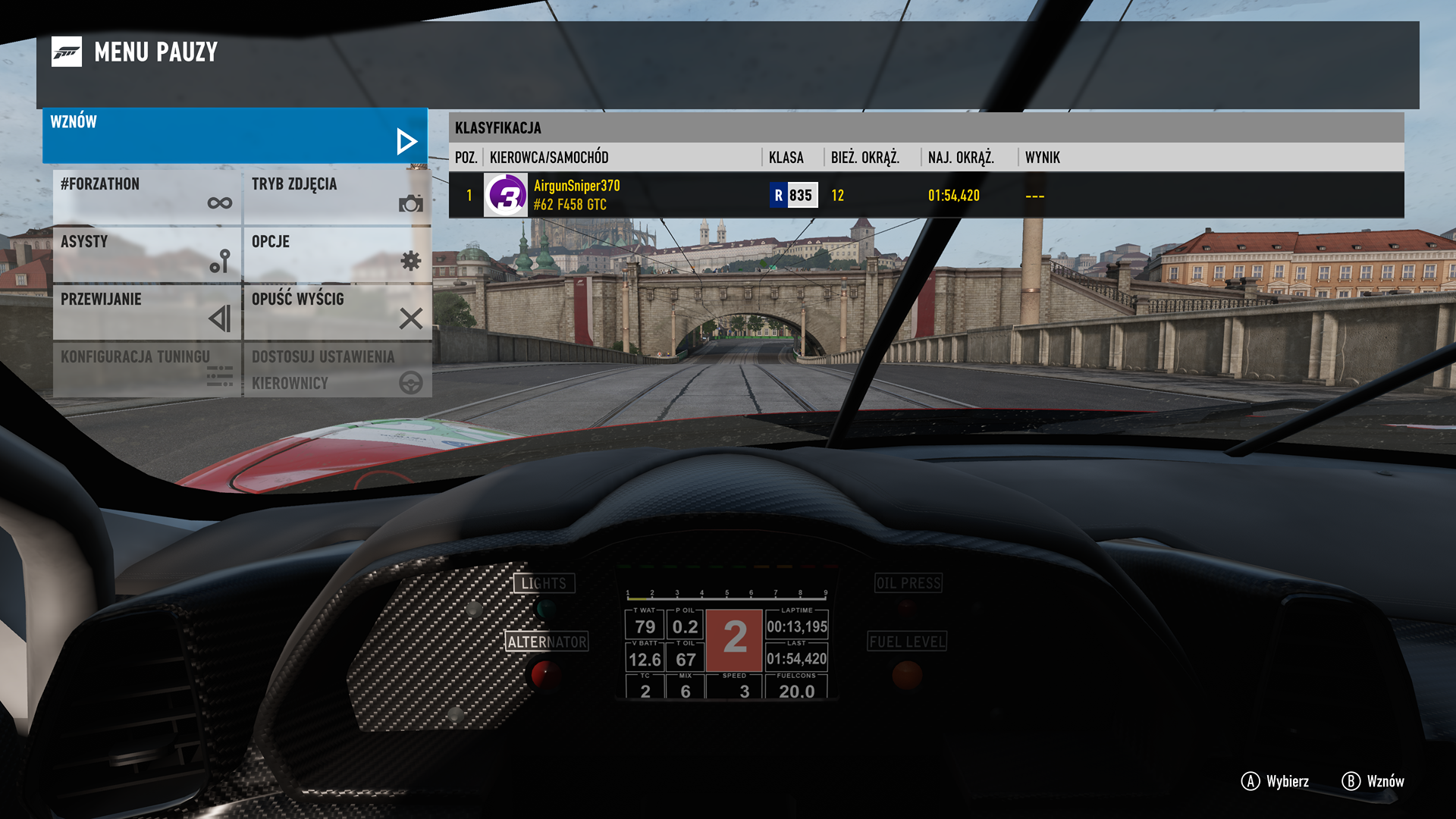Viewport: 1456px width, 819px height.
Task: Select Przewijanie rewind tile
Action: [147, 311]
